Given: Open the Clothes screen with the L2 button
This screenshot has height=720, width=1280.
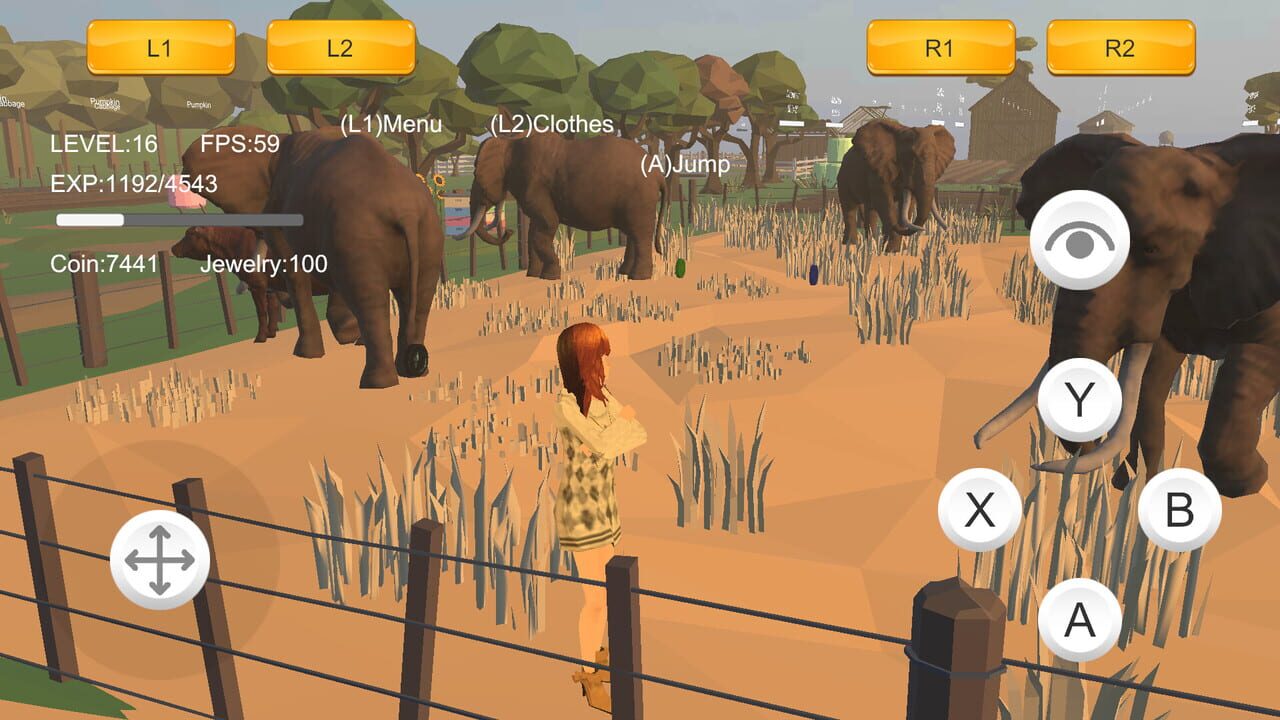Looking at the screenshot, I should [341, 45].
